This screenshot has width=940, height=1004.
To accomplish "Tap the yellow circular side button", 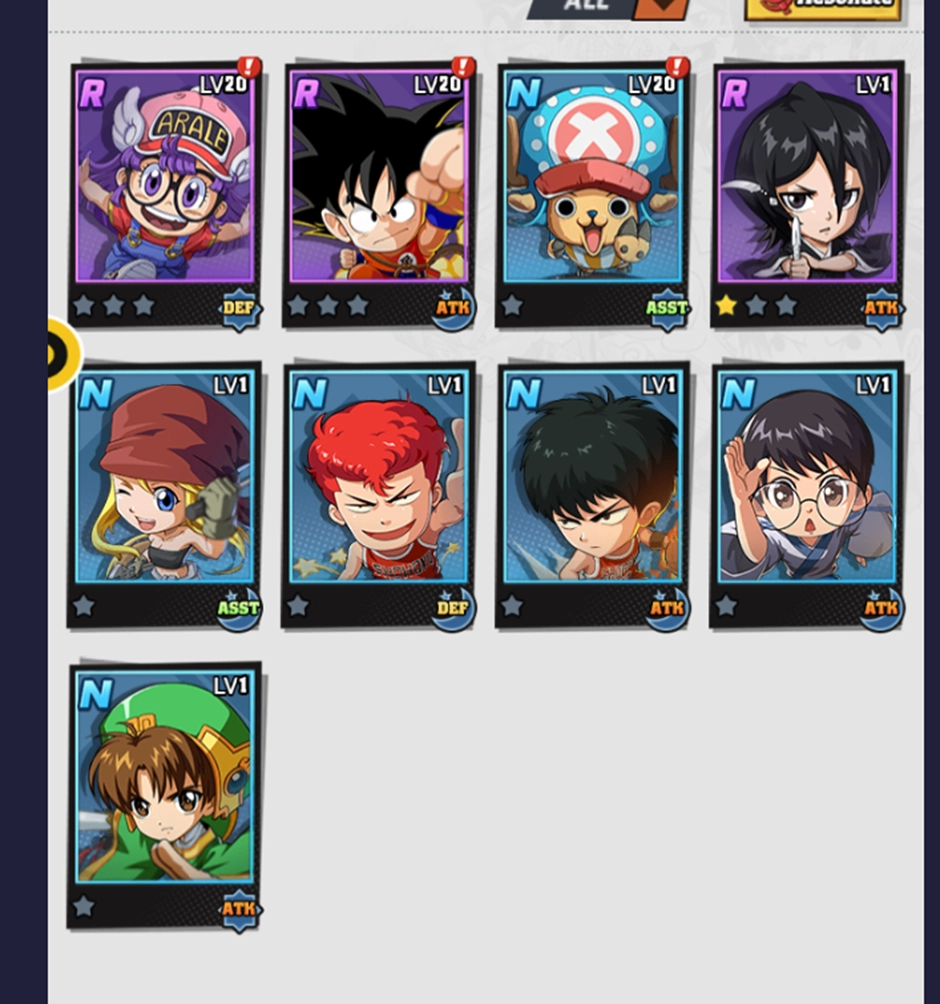I will click(62, 354).
